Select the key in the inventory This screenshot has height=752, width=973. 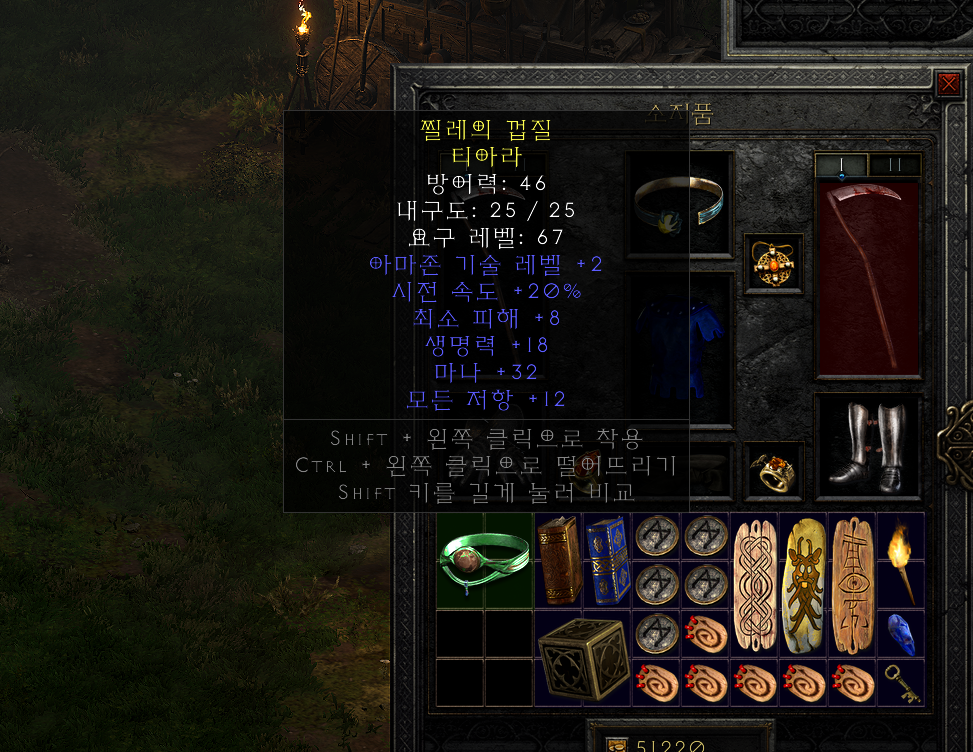(900, 682)
